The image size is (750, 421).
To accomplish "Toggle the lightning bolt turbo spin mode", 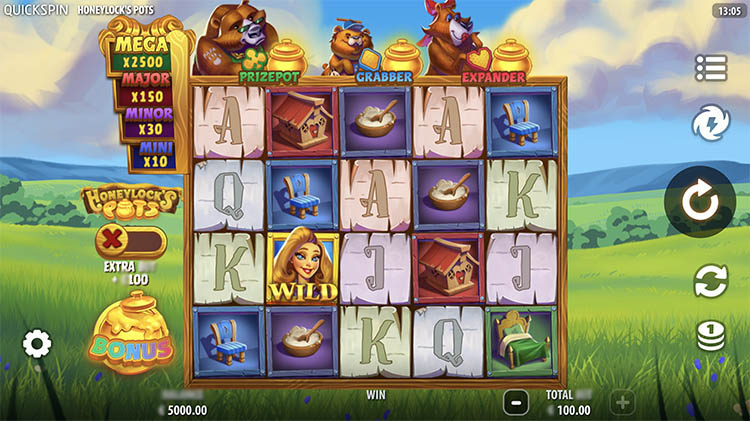I will click(x=711, y=124).
